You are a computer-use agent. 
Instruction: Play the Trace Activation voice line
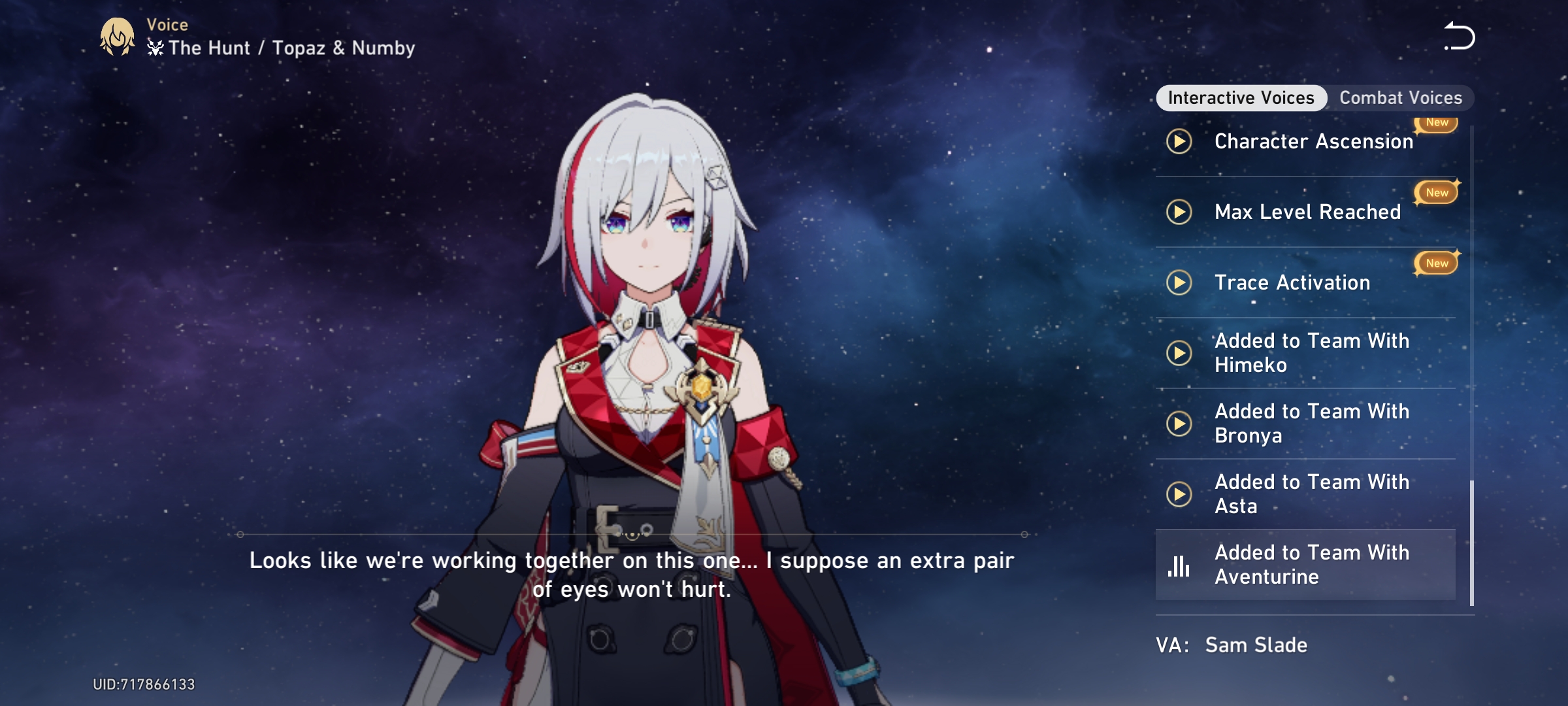(x=1180, y=282)
